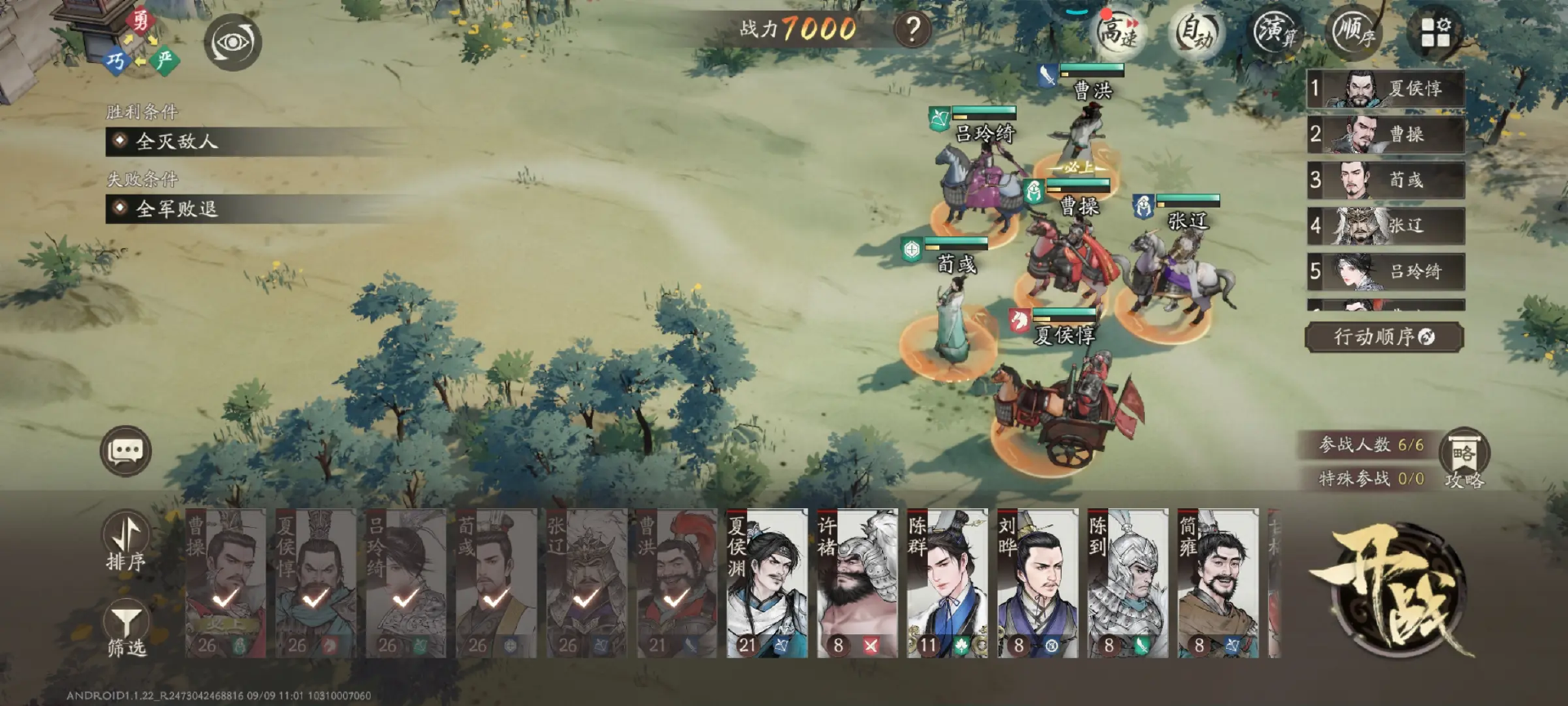Screen dimensions: 1568x706
Task: Open the 攻略 strategy guide
Action: (x=1464, y=458)
